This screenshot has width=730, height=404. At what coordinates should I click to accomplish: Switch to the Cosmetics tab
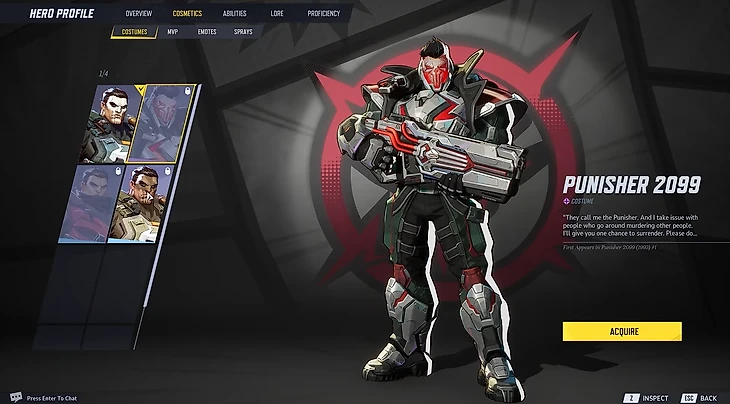187,14
